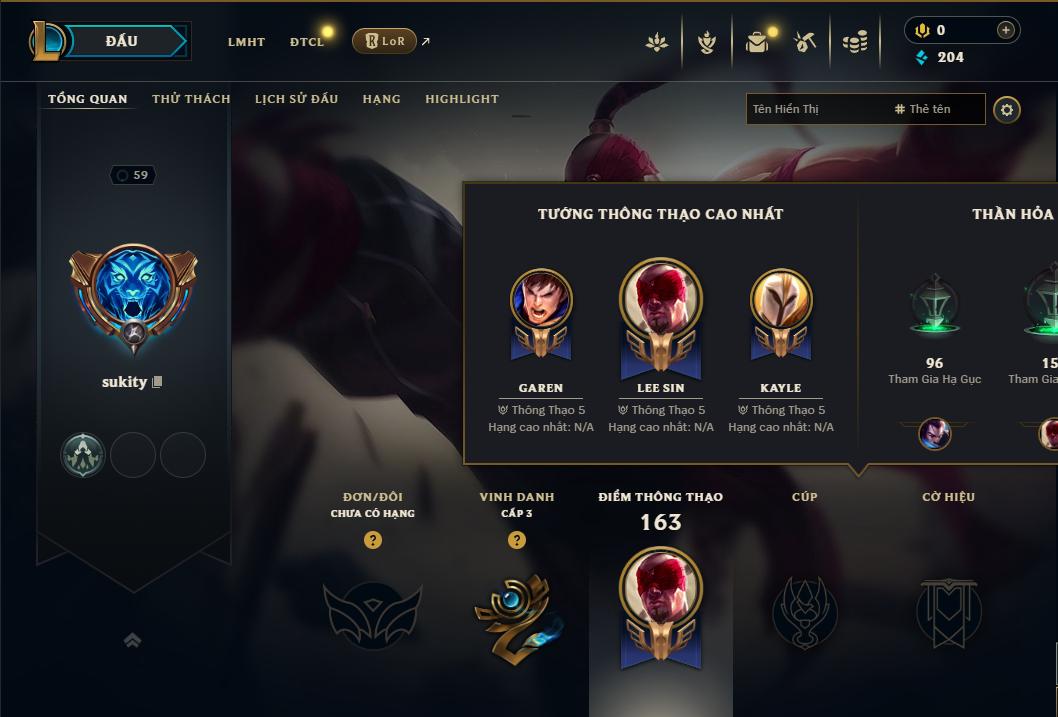The width and height of the screenshot is (1058, 717).
Task: Show the ĐƠN/ĐÔI question mark info
Action: [373, 540]
